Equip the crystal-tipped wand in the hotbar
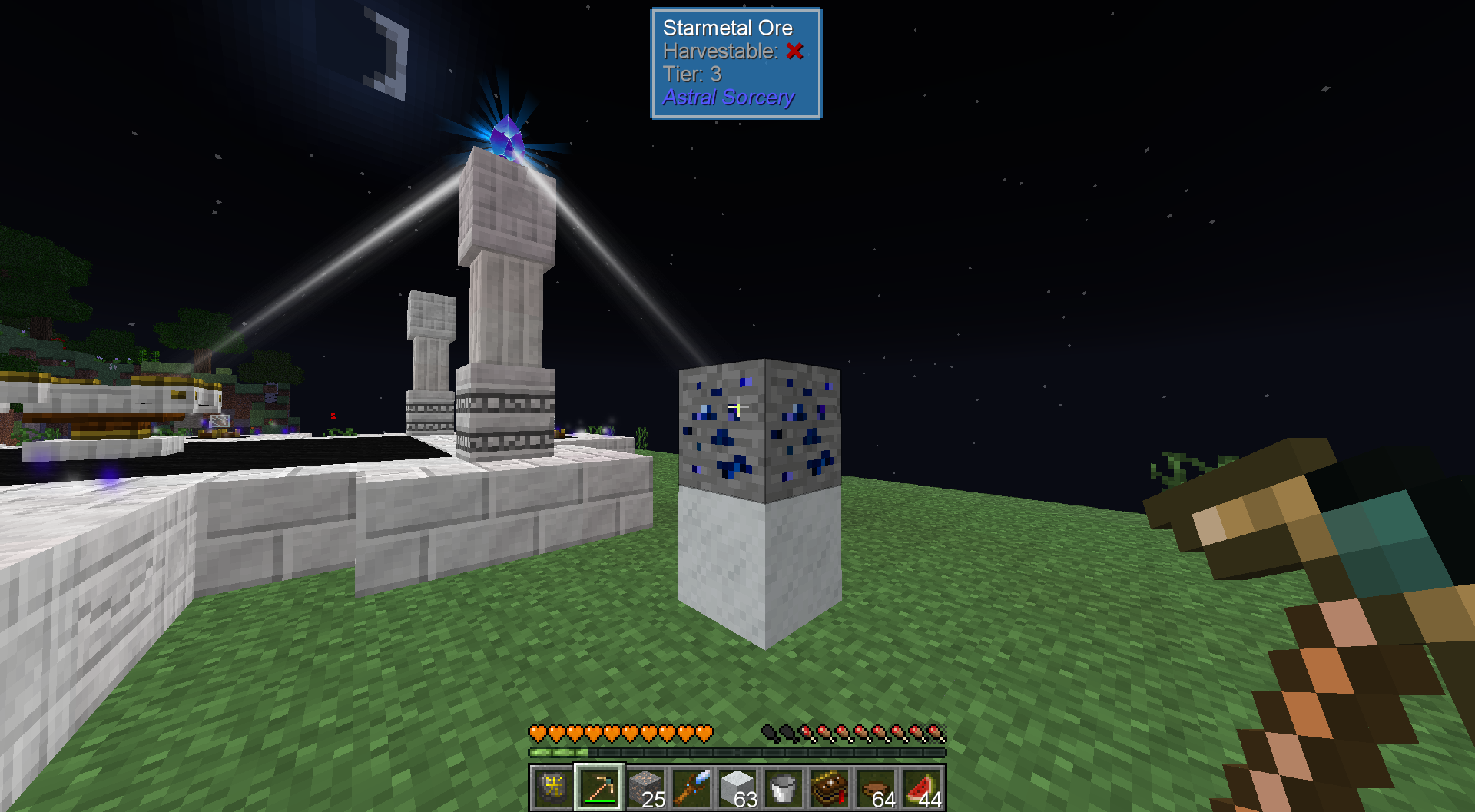The image size is (1475, 812). [x=691, y=787]
